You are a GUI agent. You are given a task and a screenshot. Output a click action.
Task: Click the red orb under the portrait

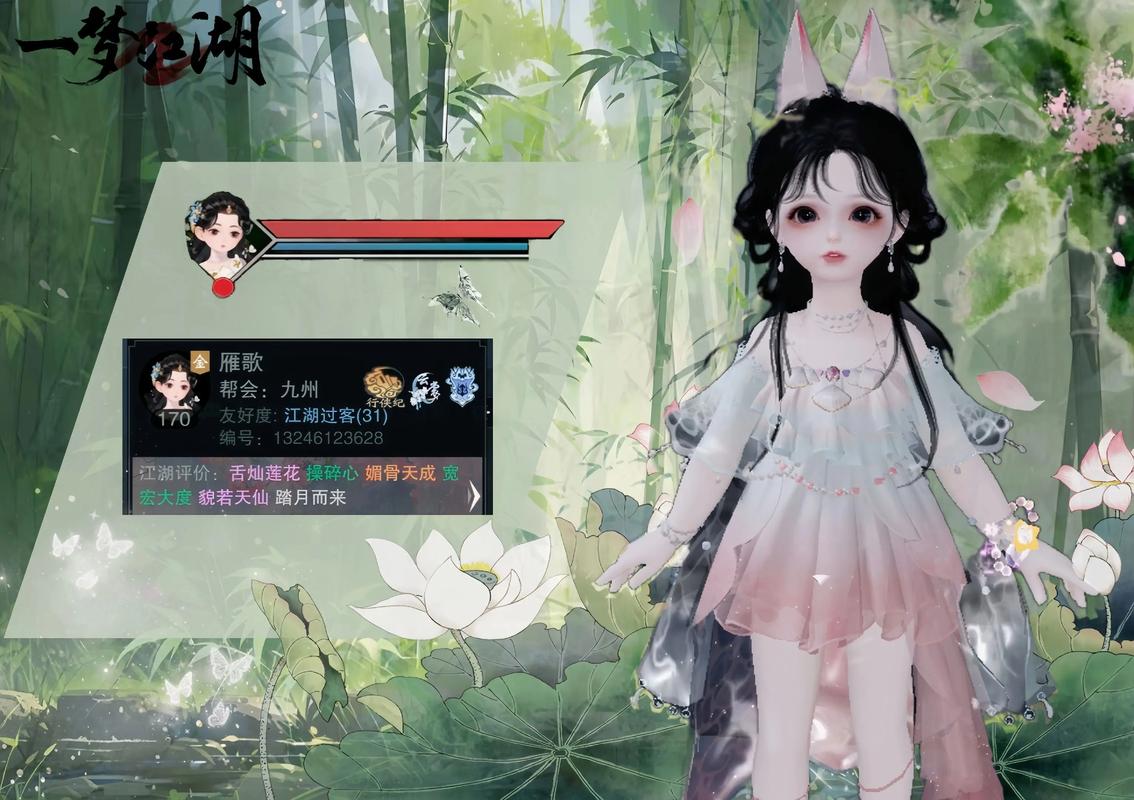tap(223, 288)
